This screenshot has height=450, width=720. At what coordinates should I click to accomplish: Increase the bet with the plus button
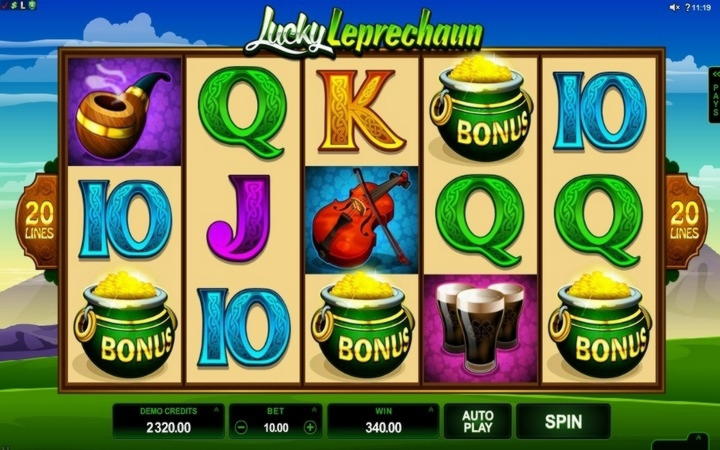pyautogui.click(x=310, y=427)
